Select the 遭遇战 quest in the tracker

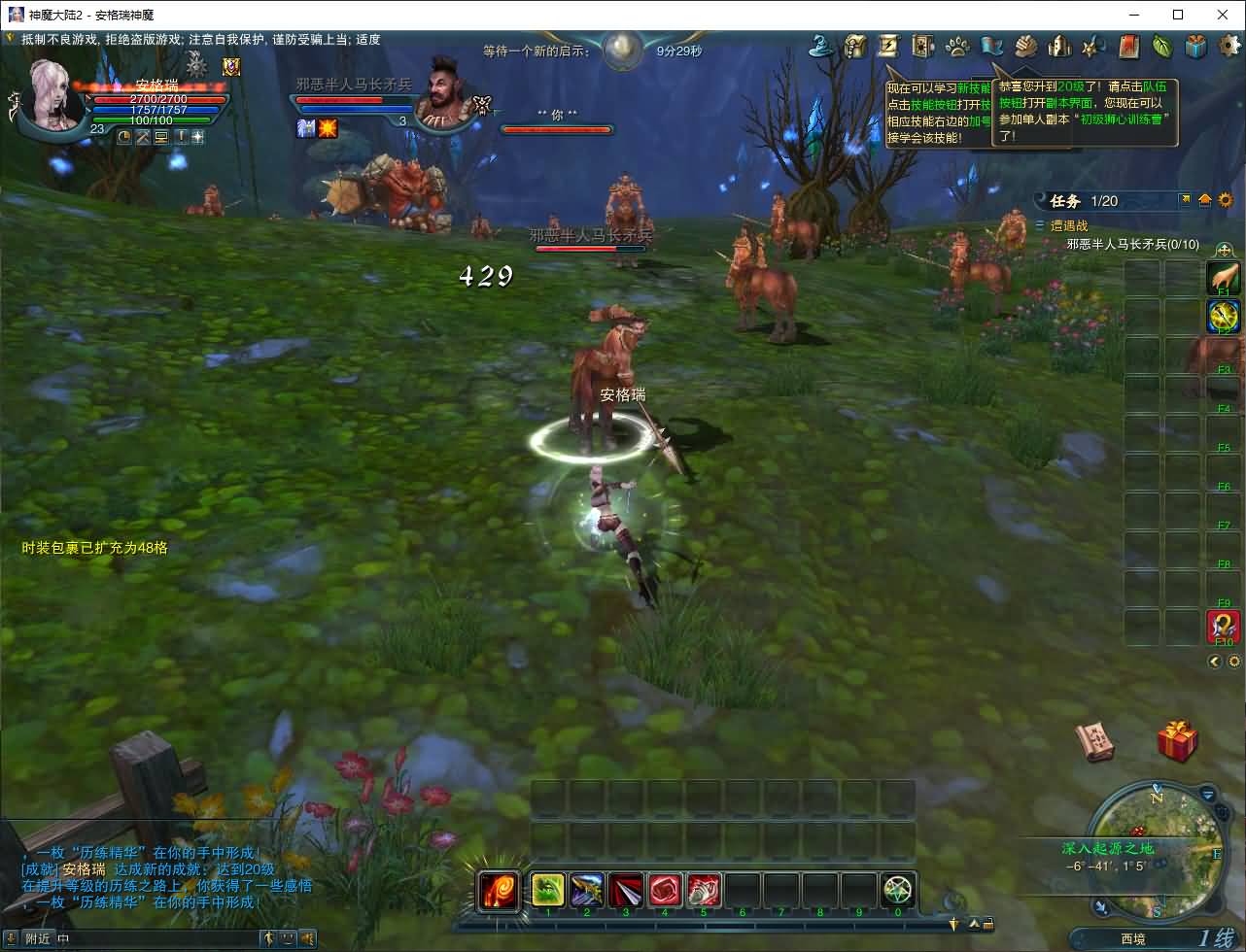[1069, 225]
